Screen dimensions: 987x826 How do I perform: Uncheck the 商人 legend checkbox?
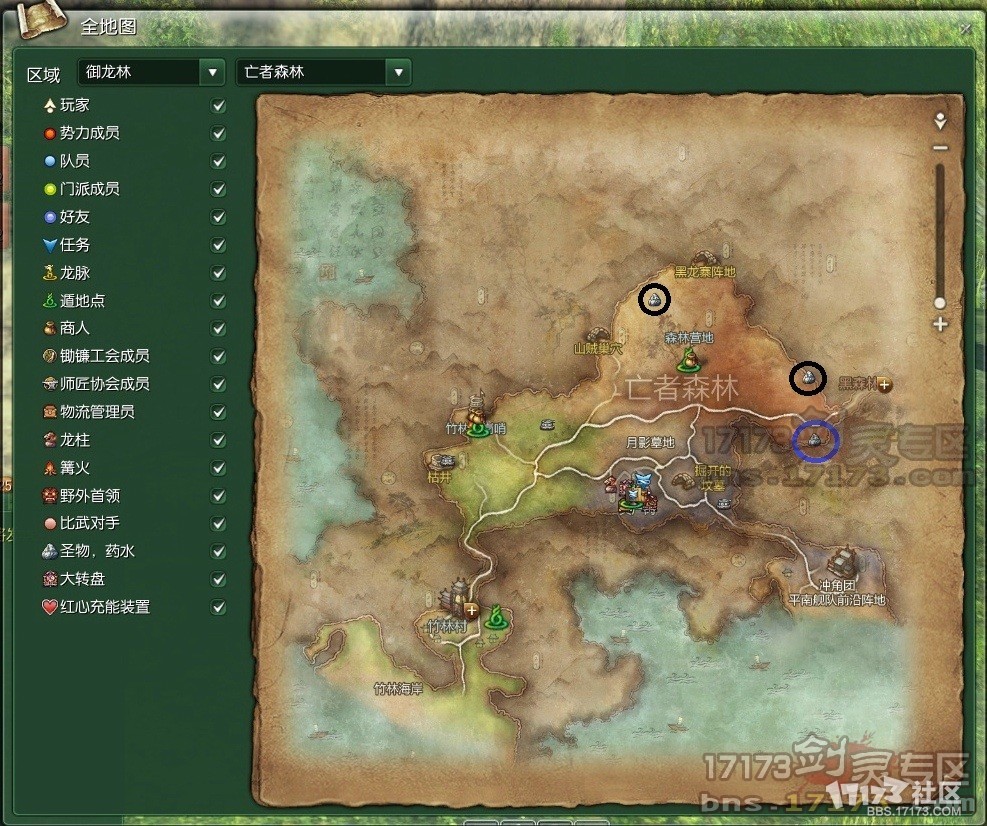(219, 328)
